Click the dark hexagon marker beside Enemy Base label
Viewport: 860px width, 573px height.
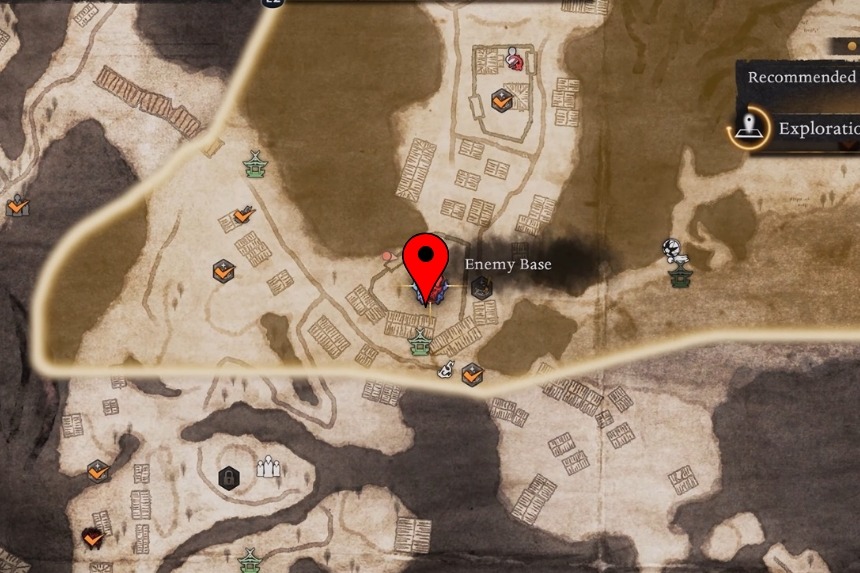coord(482,288)
